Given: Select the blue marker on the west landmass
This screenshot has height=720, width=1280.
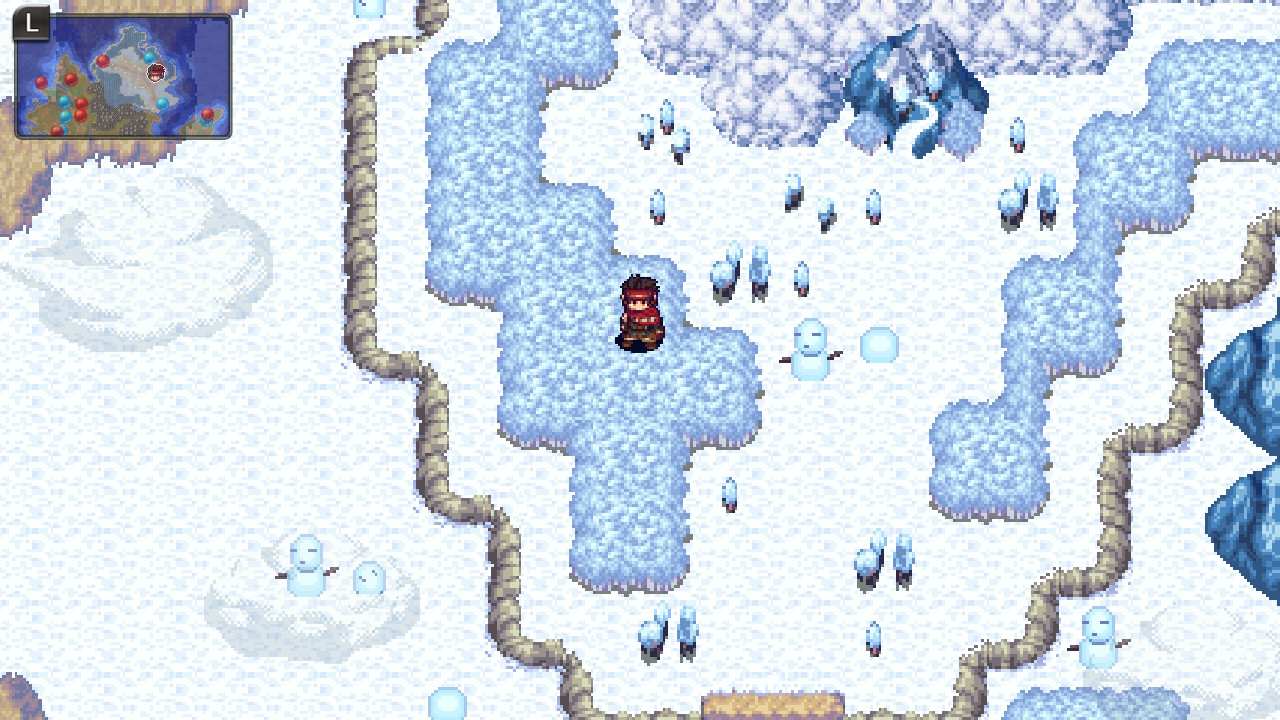Looking at the screenshot, I should (x=63, y=102).
